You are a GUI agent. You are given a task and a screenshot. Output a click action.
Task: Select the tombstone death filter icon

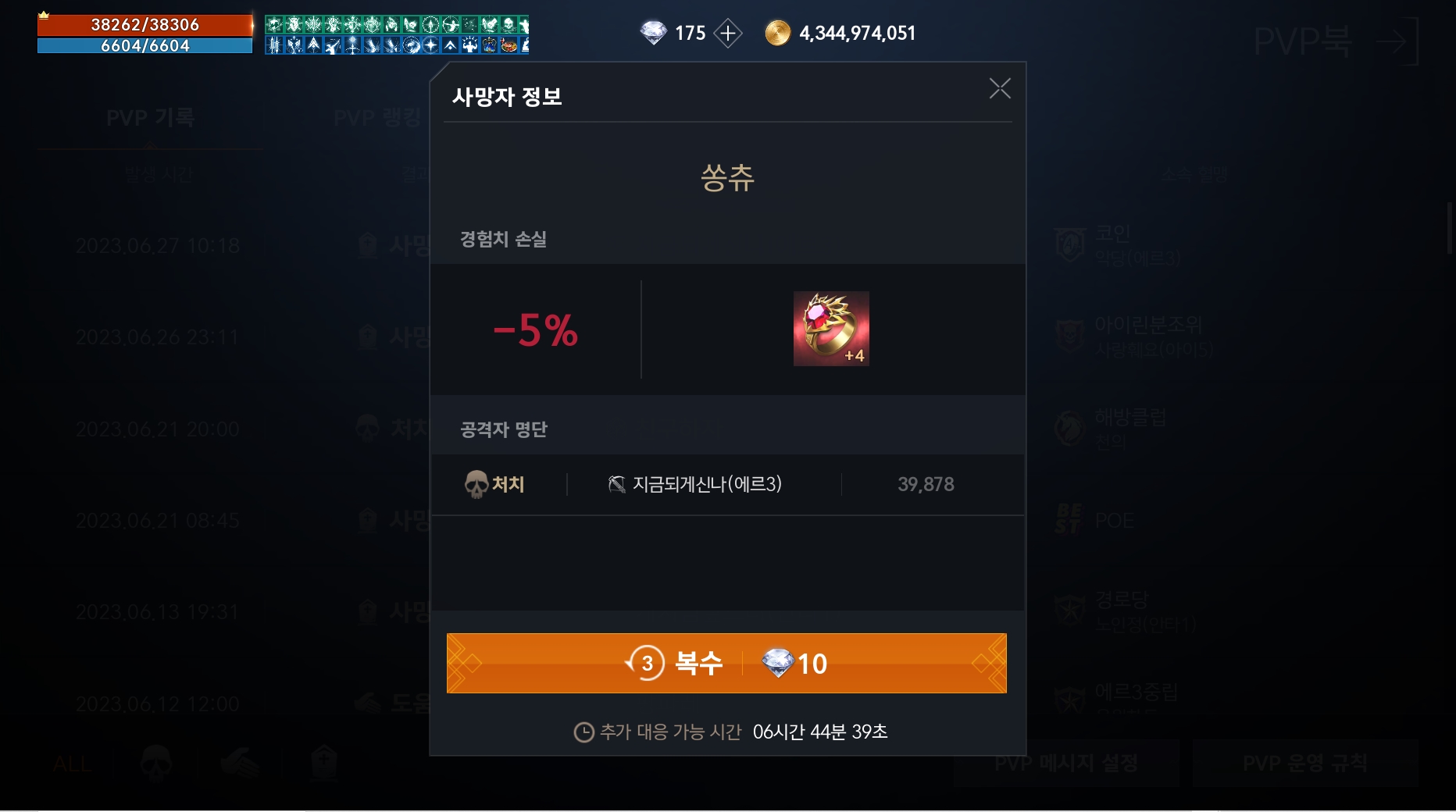(x=324, y=763)
